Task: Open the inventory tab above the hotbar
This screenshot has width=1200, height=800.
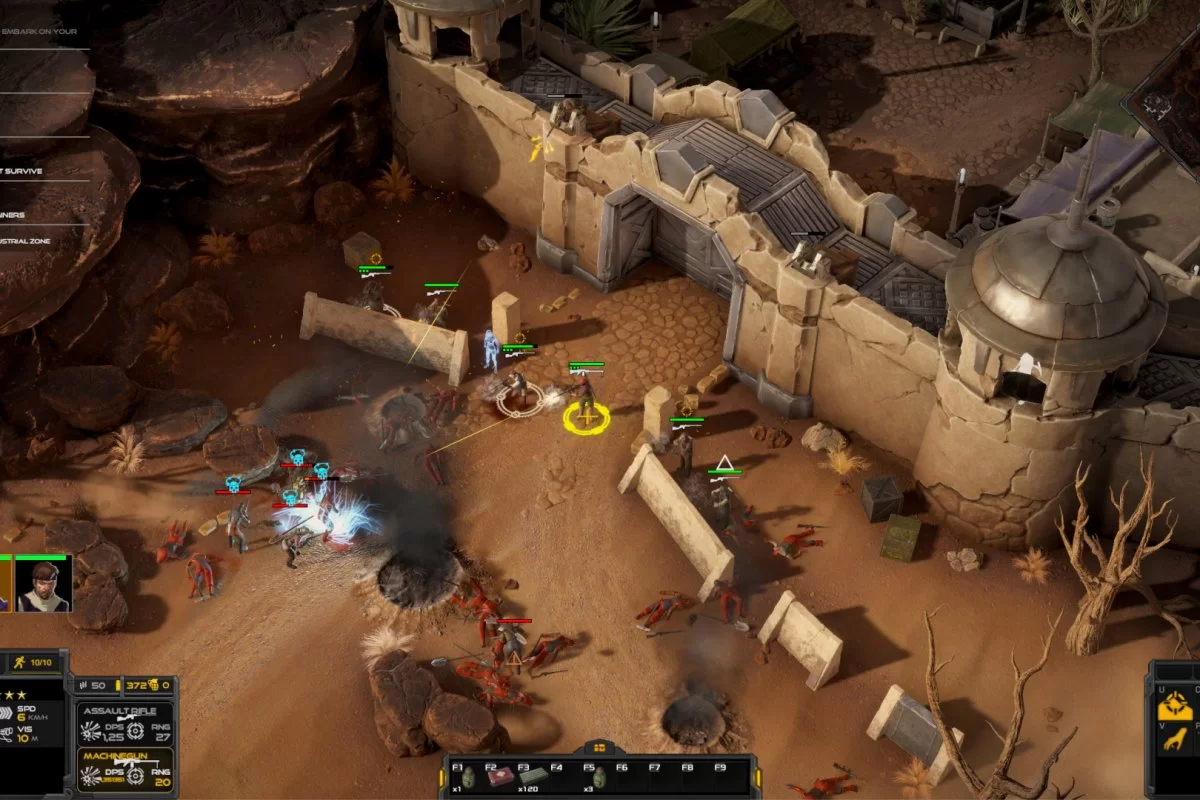Action: point(601,746)
